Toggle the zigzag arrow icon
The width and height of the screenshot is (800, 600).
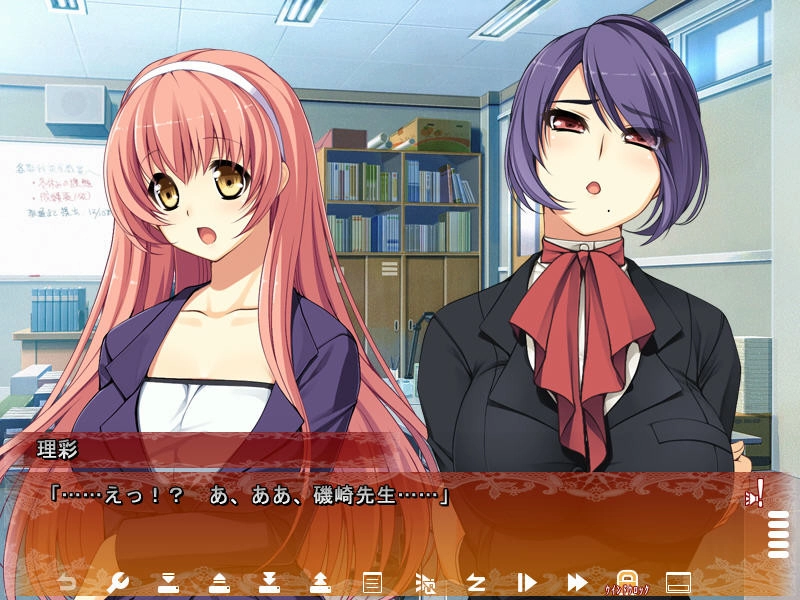coord(476,582)
